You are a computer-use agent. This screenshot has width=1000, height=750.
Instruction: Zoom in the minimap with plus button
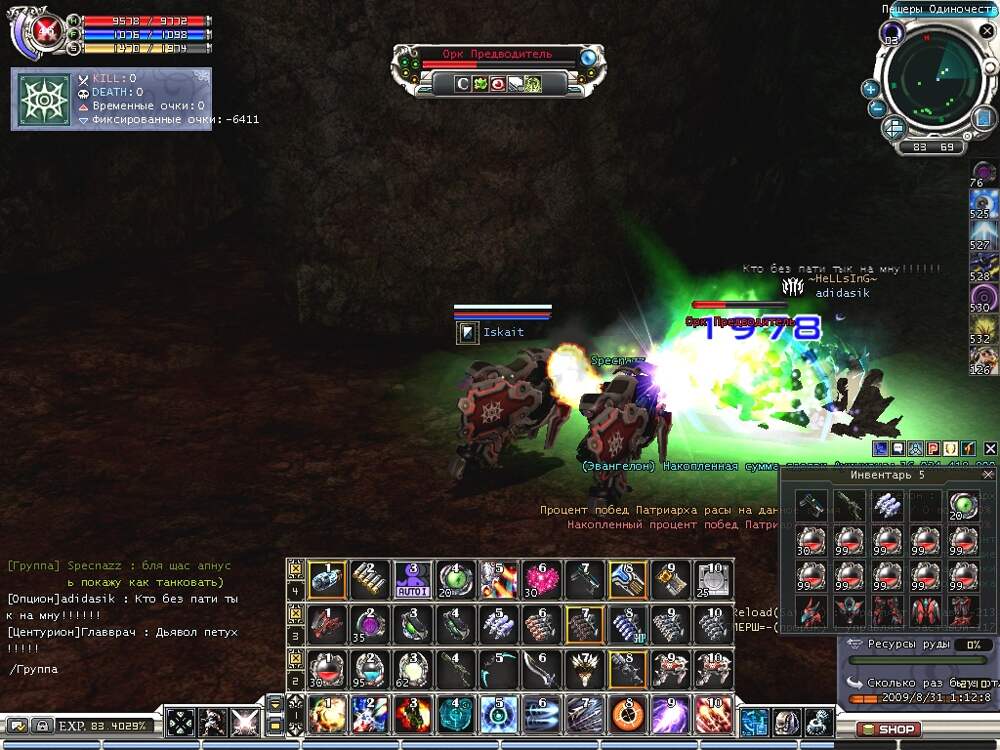(871, 89)
